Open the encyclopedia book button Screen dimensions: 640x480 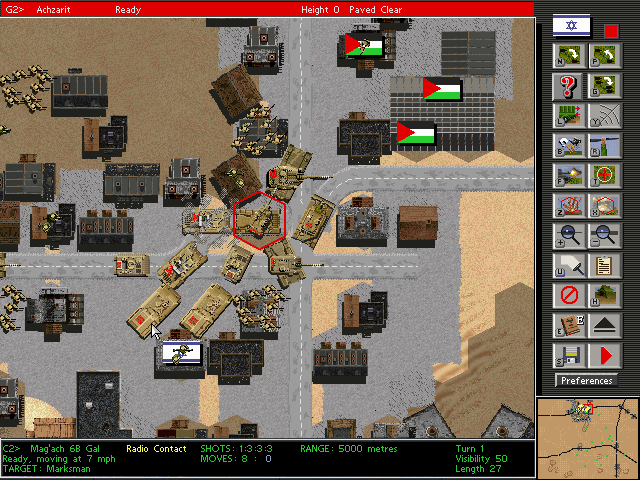point(567,325)
